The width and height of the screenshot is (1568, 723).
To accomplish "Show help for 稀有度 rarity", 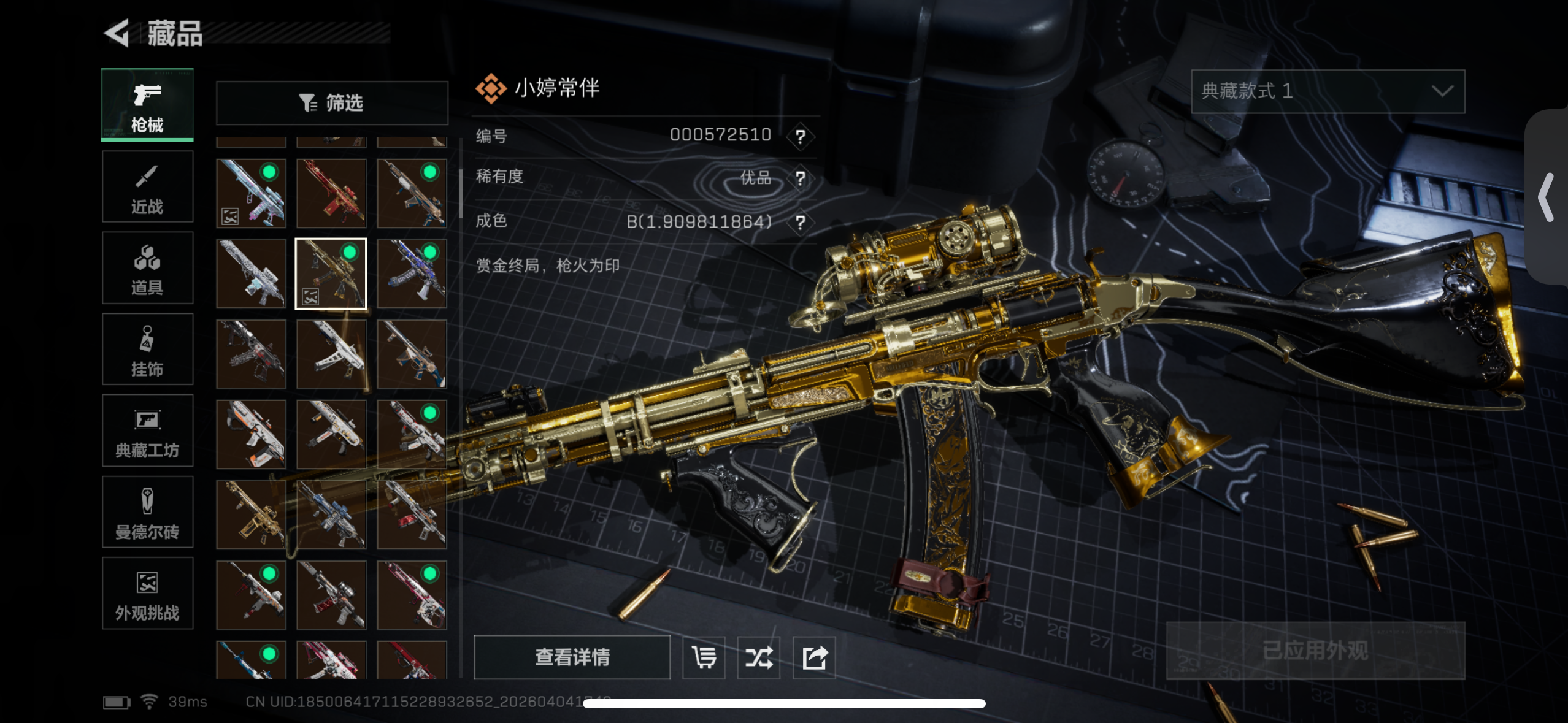I will click(800, 178).
